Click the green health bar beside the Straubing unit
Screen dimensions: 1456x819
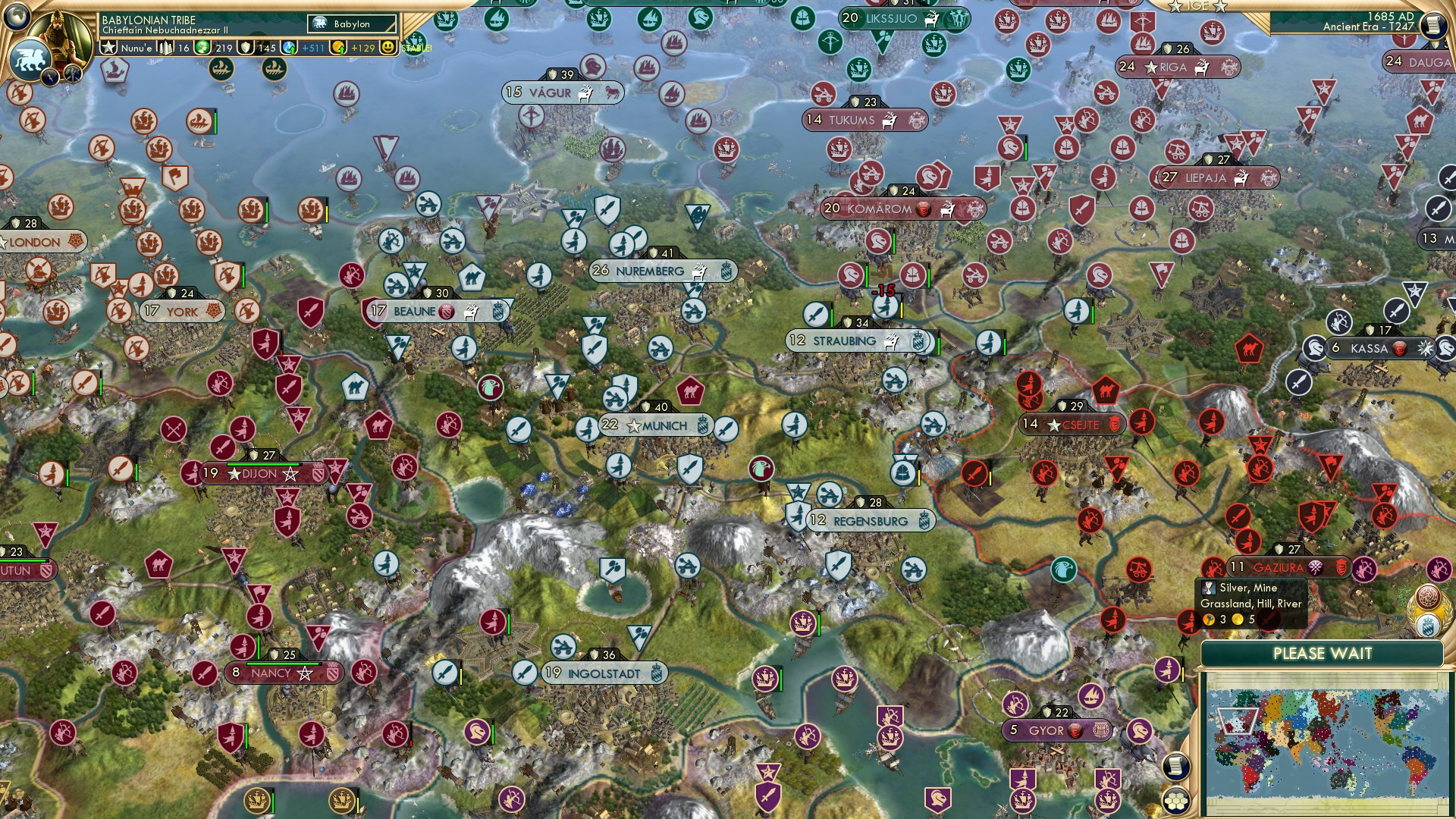(x=832, y=318)
